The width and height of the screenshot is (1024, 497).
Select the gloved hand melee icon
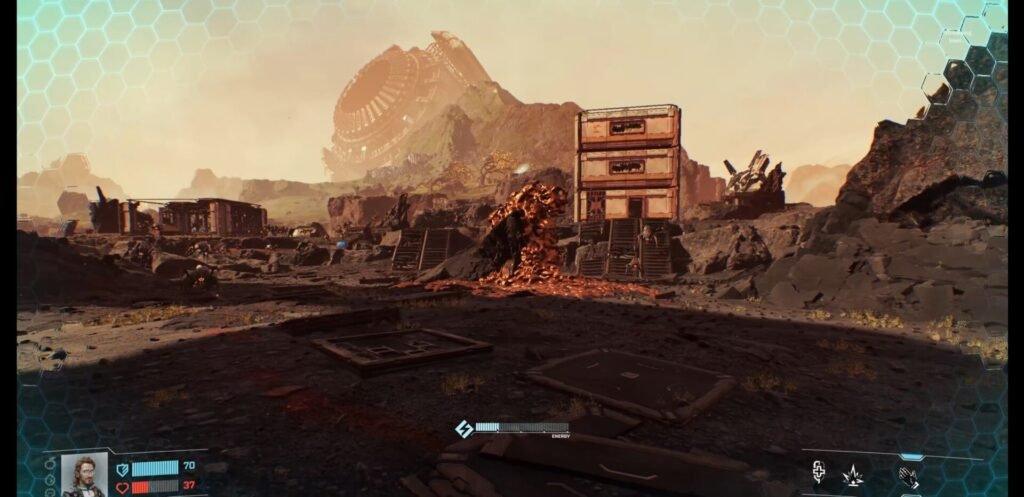(908, 476)
